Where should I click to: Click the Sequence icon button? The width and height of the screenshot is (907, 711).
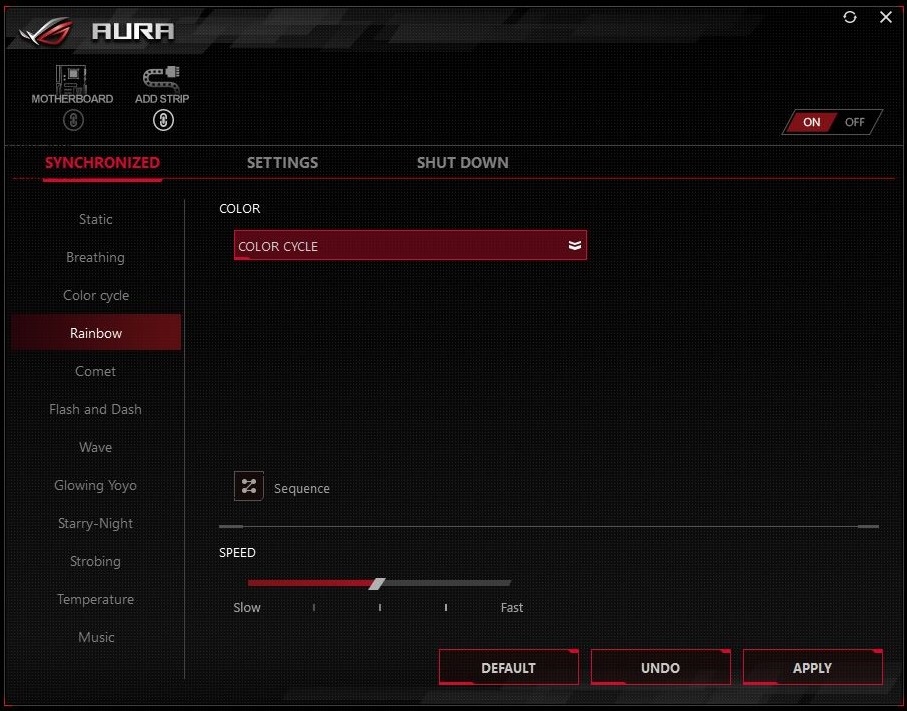pyautogui.click(x=249, y=487)
